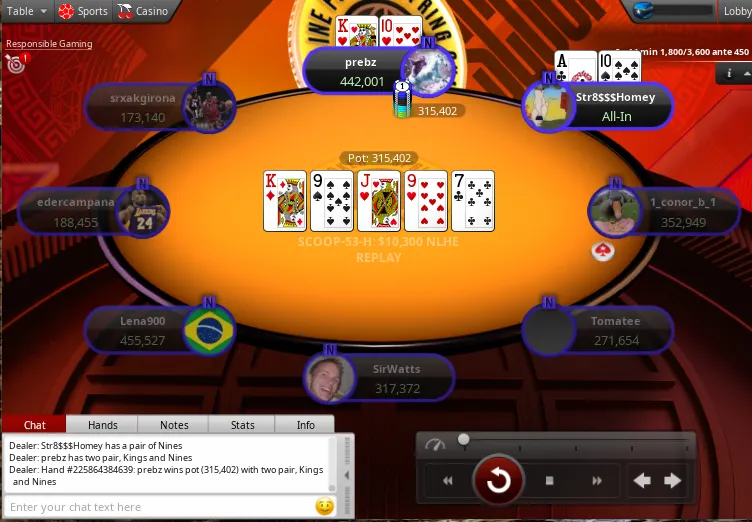752x522 pixels.
Task: Click the replay speed slider handle
Action: pos(463,439)
